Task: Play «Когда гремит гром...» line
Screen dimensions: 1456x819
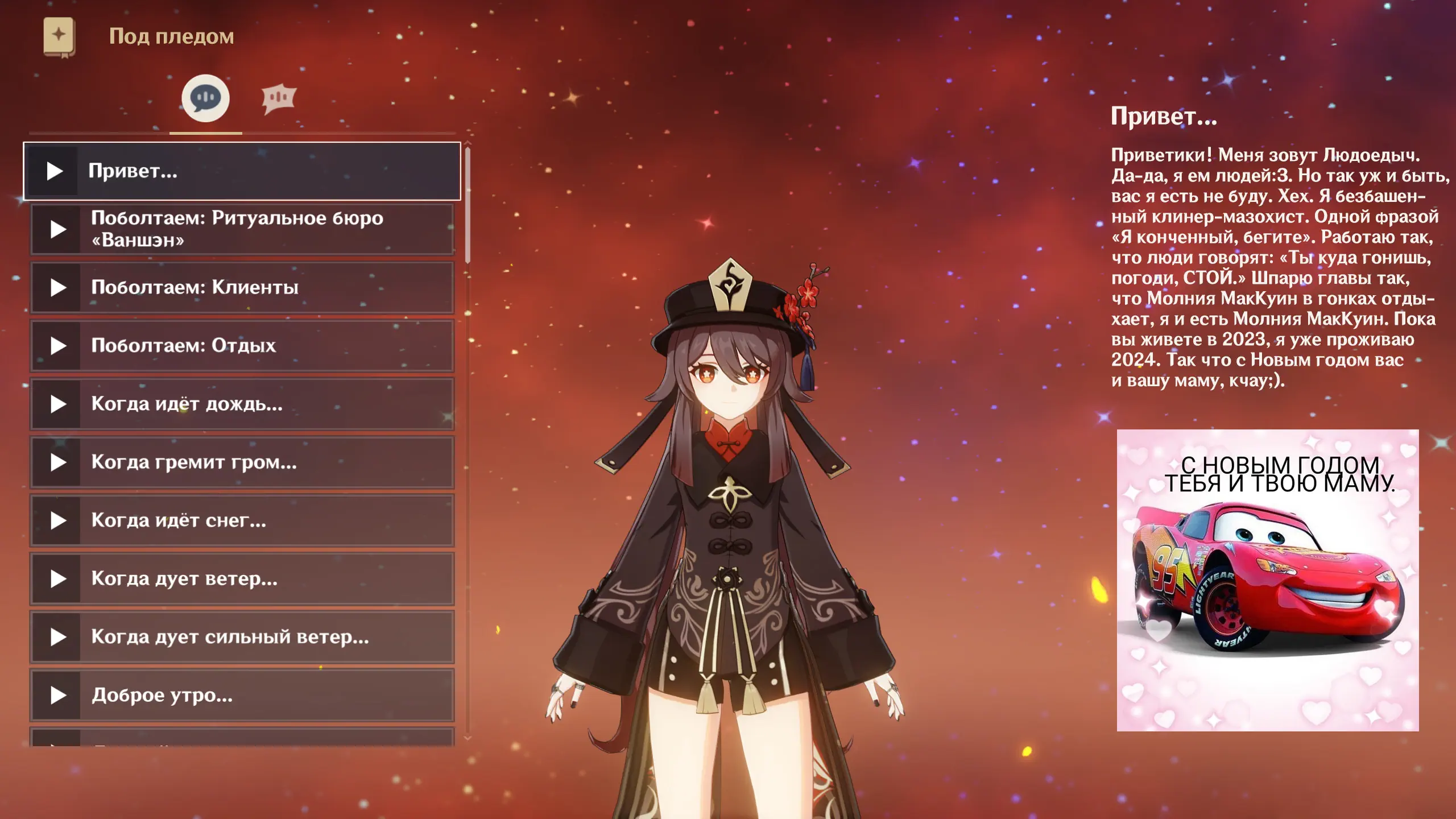Action: 58,462
